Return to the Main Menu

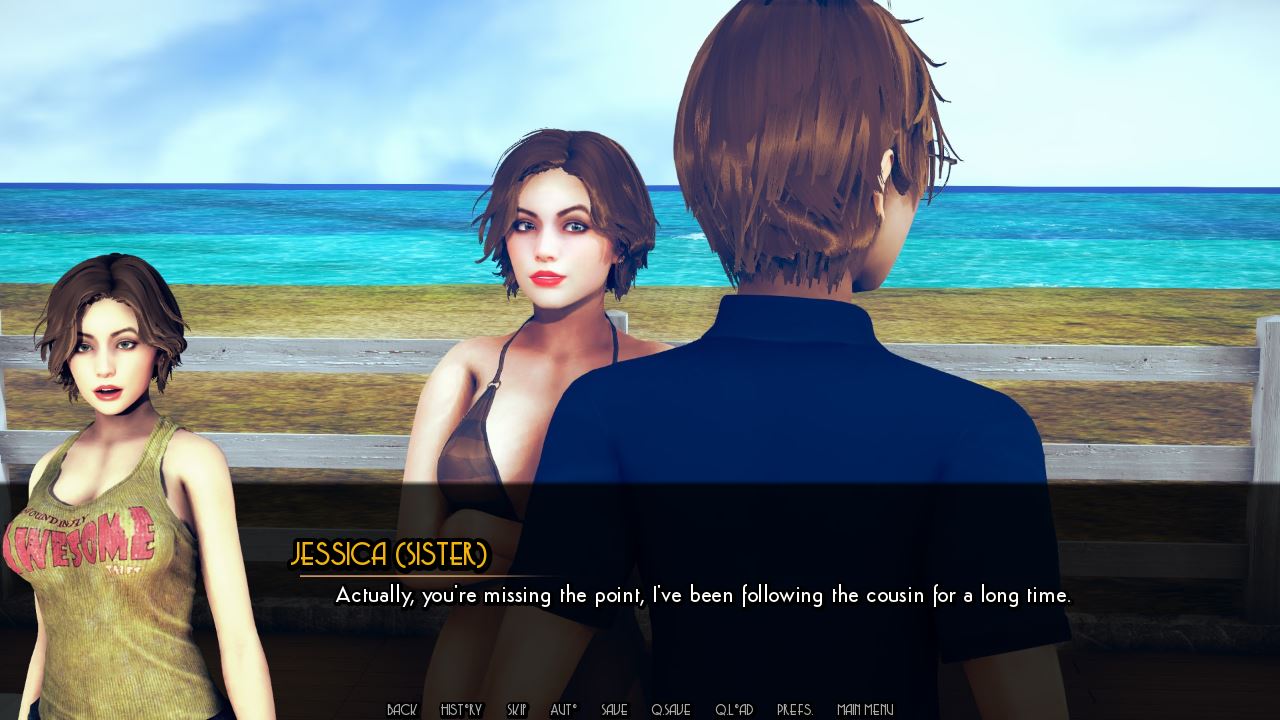click(x=865, y=710)
